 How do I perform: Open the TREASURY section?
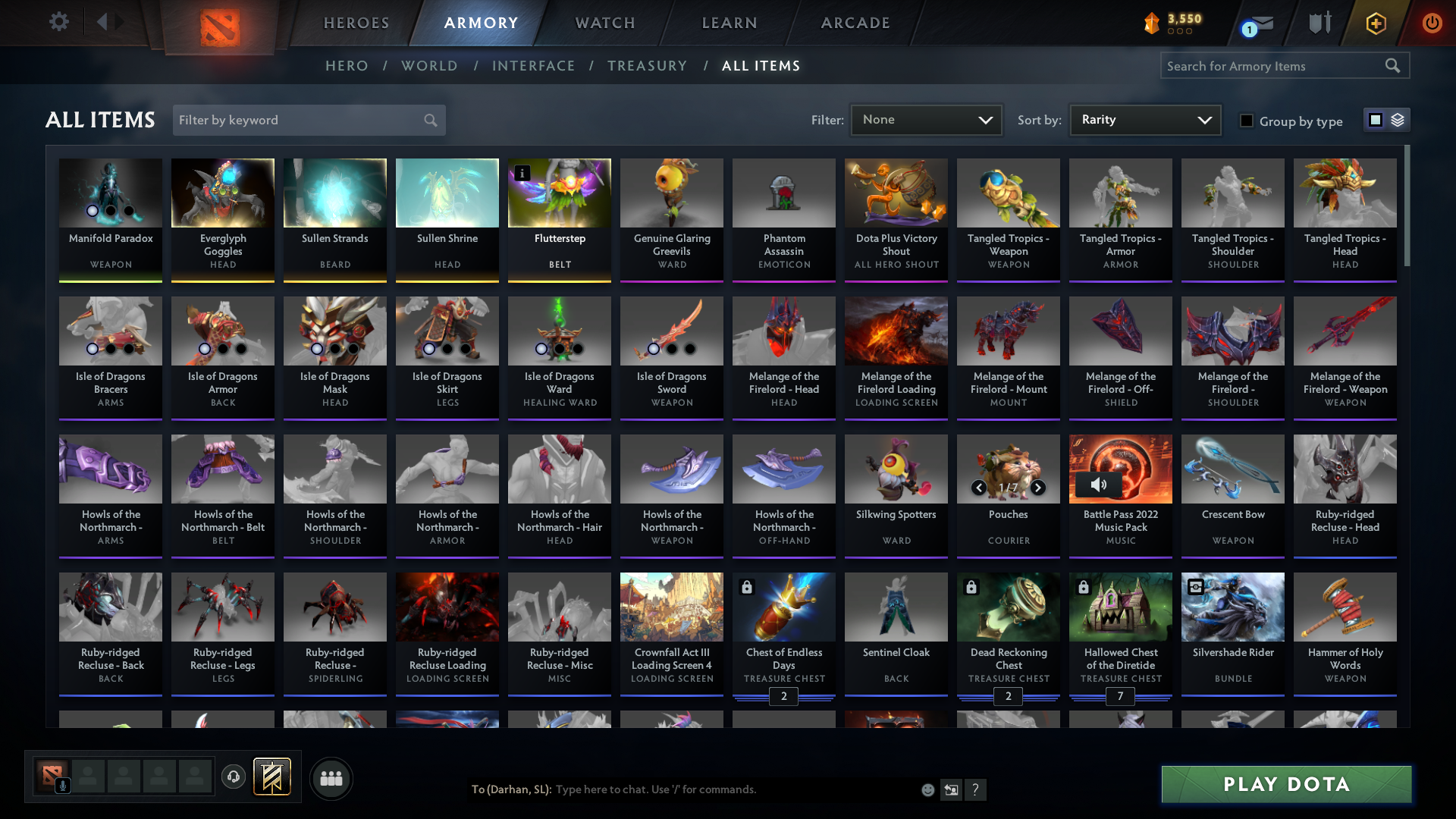coord(647,66)
